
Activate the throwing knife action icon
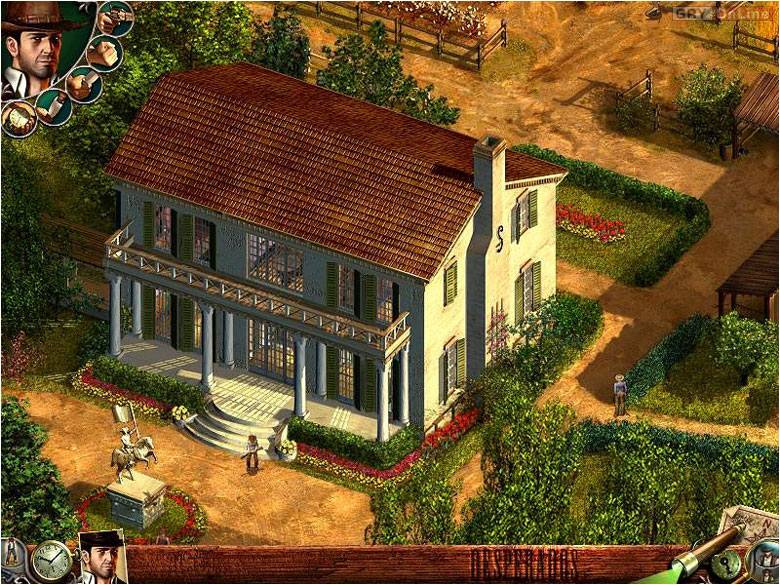(x=53, y=106)
